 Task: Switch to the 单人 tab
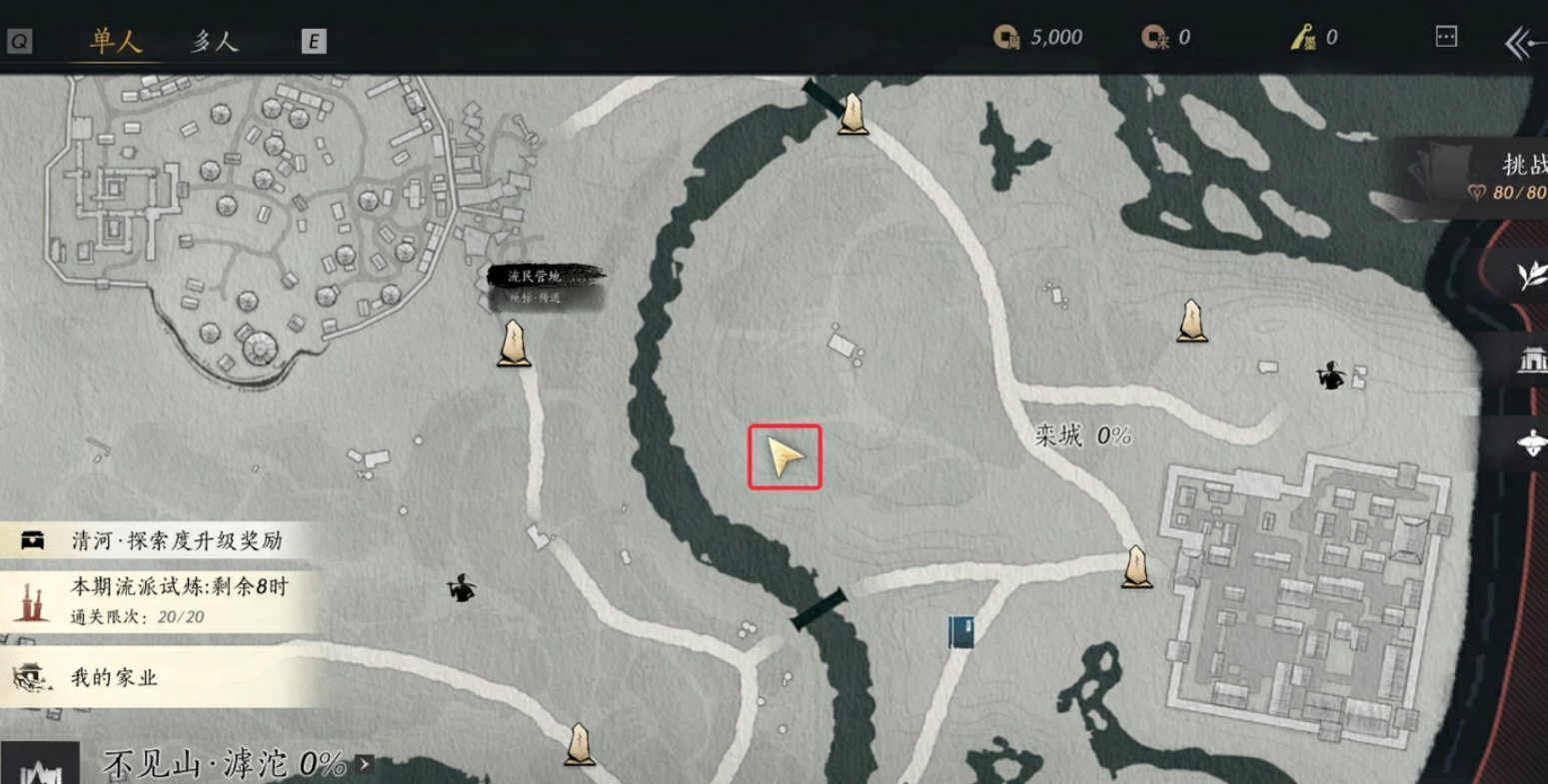116,41
